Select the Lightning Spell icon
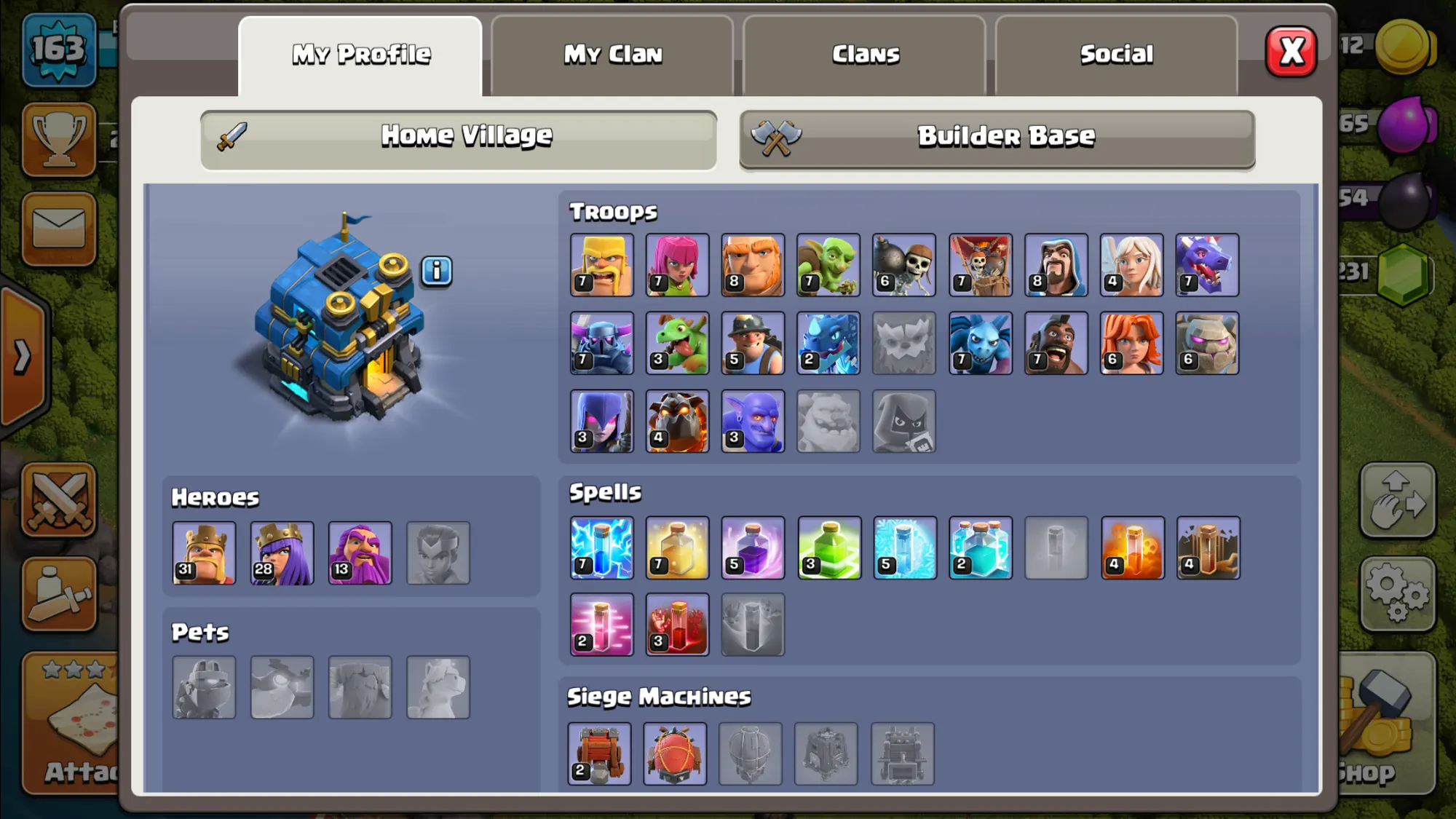This screenshot has width=1456, height=819. pos(602,548)
